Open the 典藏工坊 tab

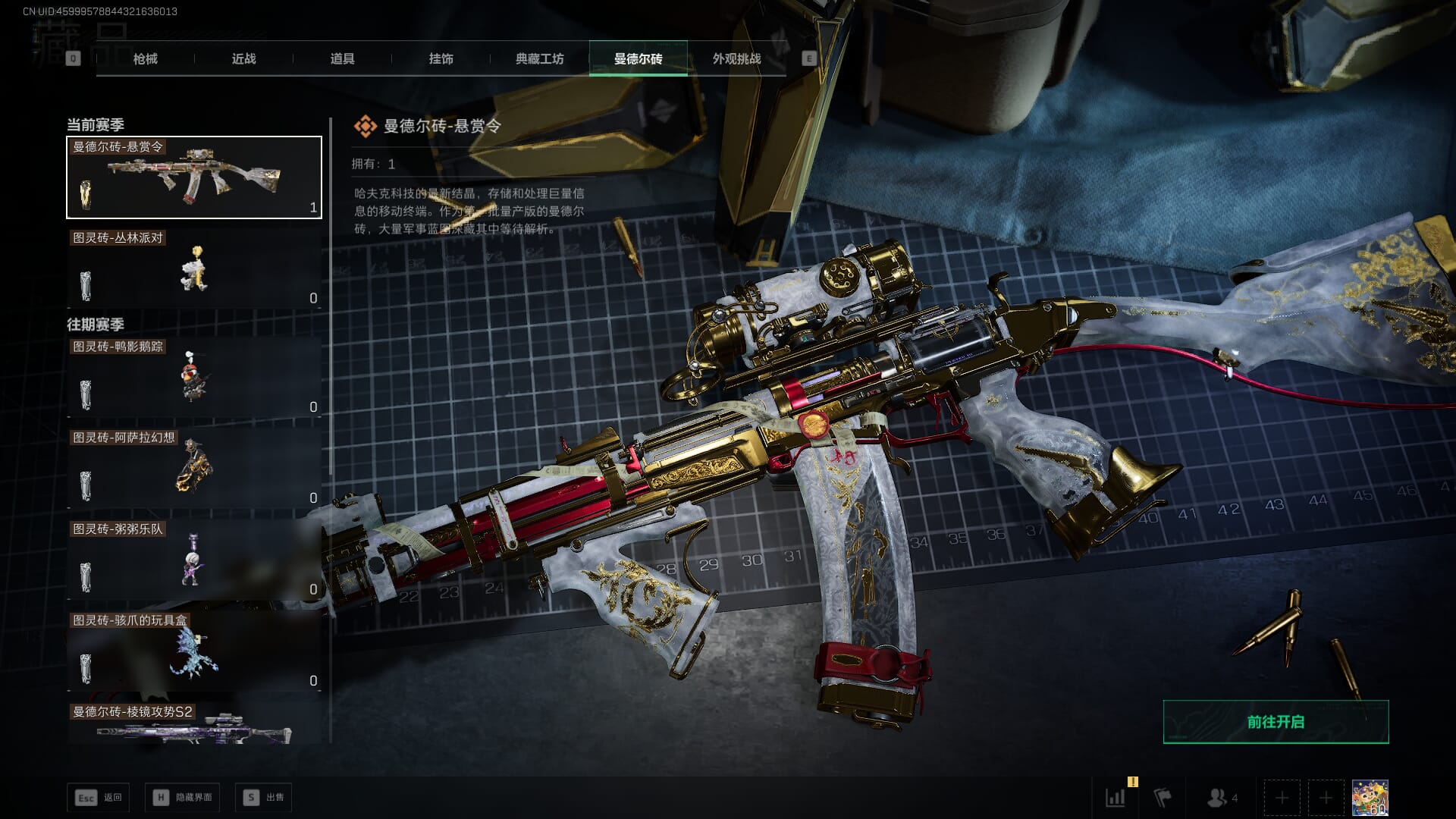tap(539, 59)
